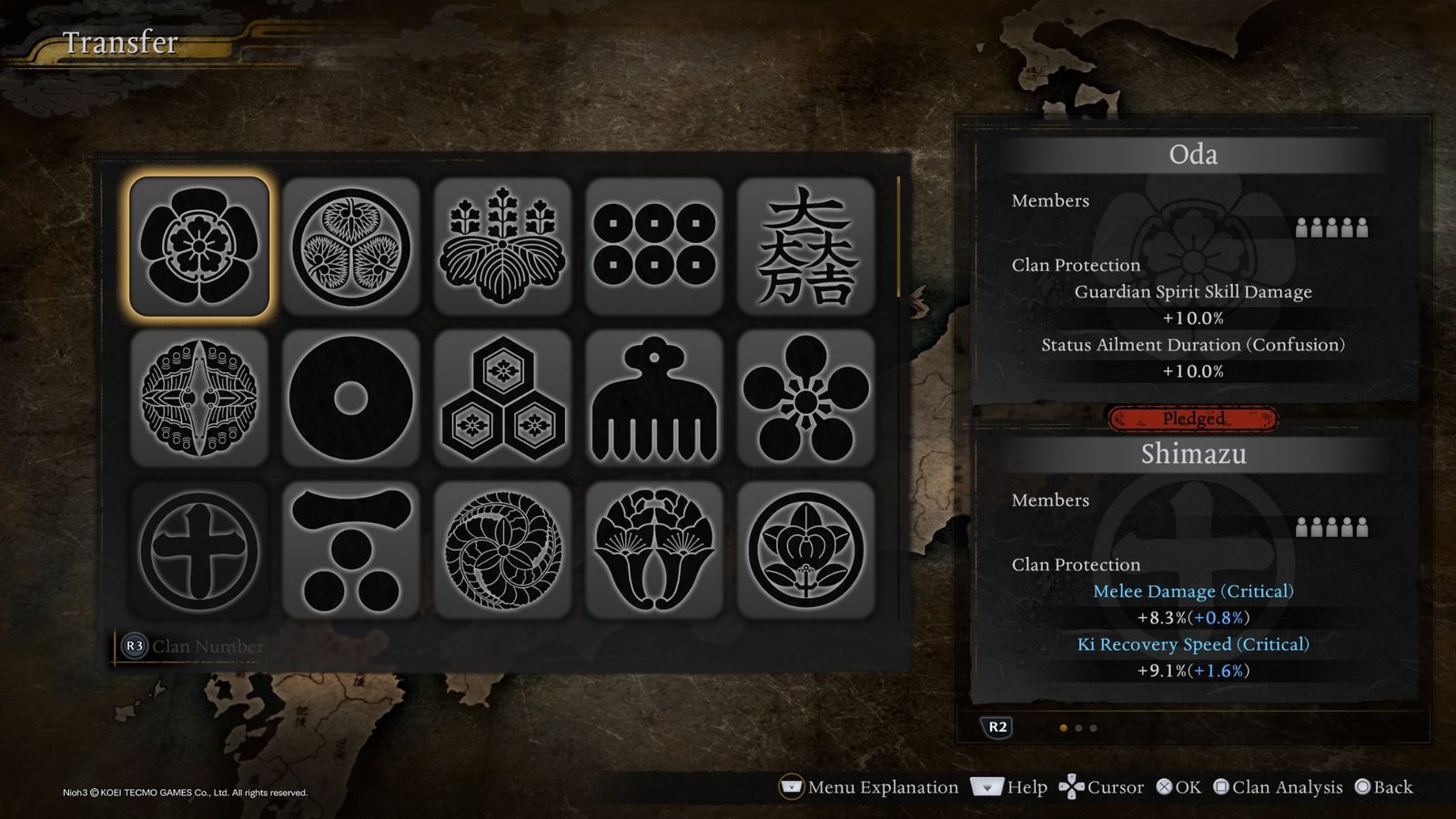This screenshot has width=1456, height=819.
Task: Switch to the second page dot
Action: coord(1078,727)
